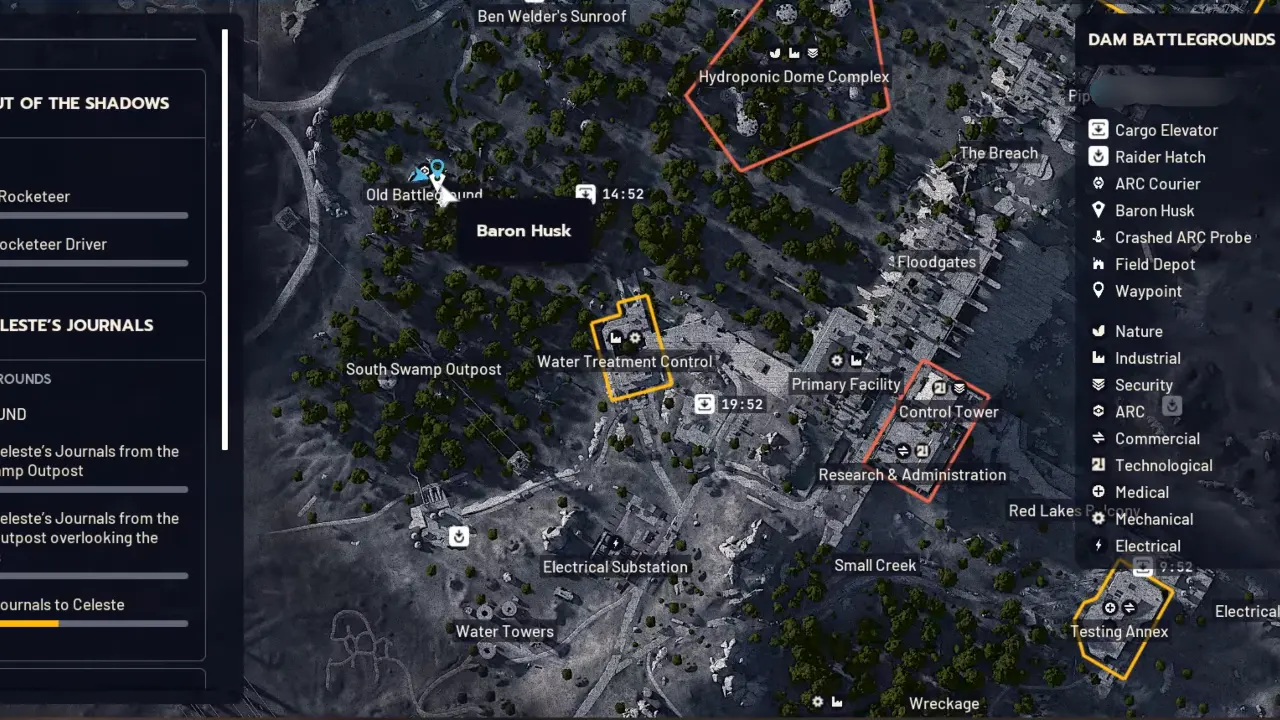Open the Rocketeer mission entry
Viewport: 1280px width, 720px height.
coord(35,196)
